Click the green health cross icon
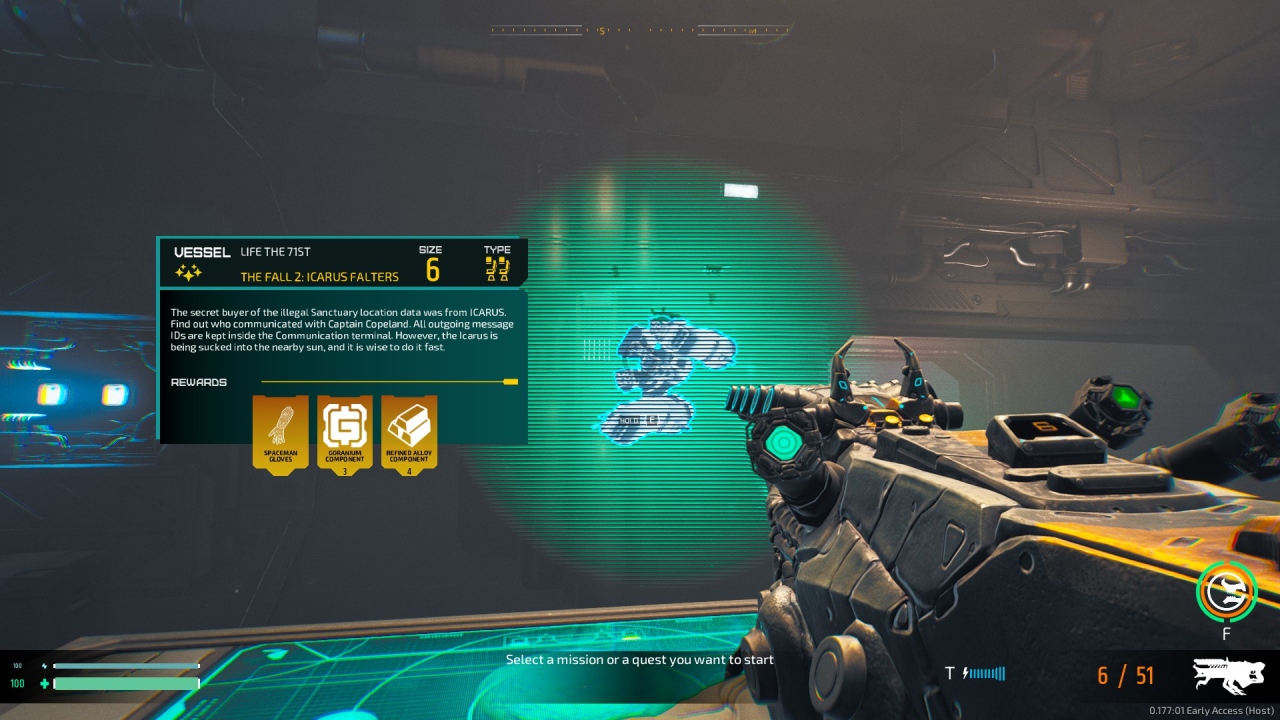1280x720 pixels. 42,683
